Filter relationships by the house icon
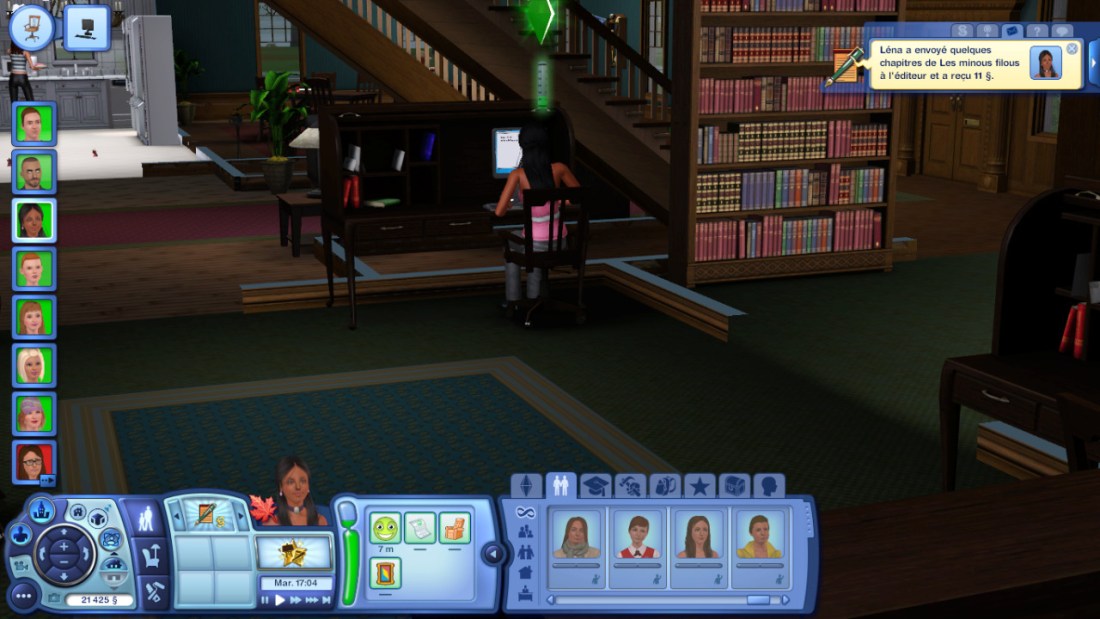The height and width of the screenshot is (619, 1100). [526, 571]
